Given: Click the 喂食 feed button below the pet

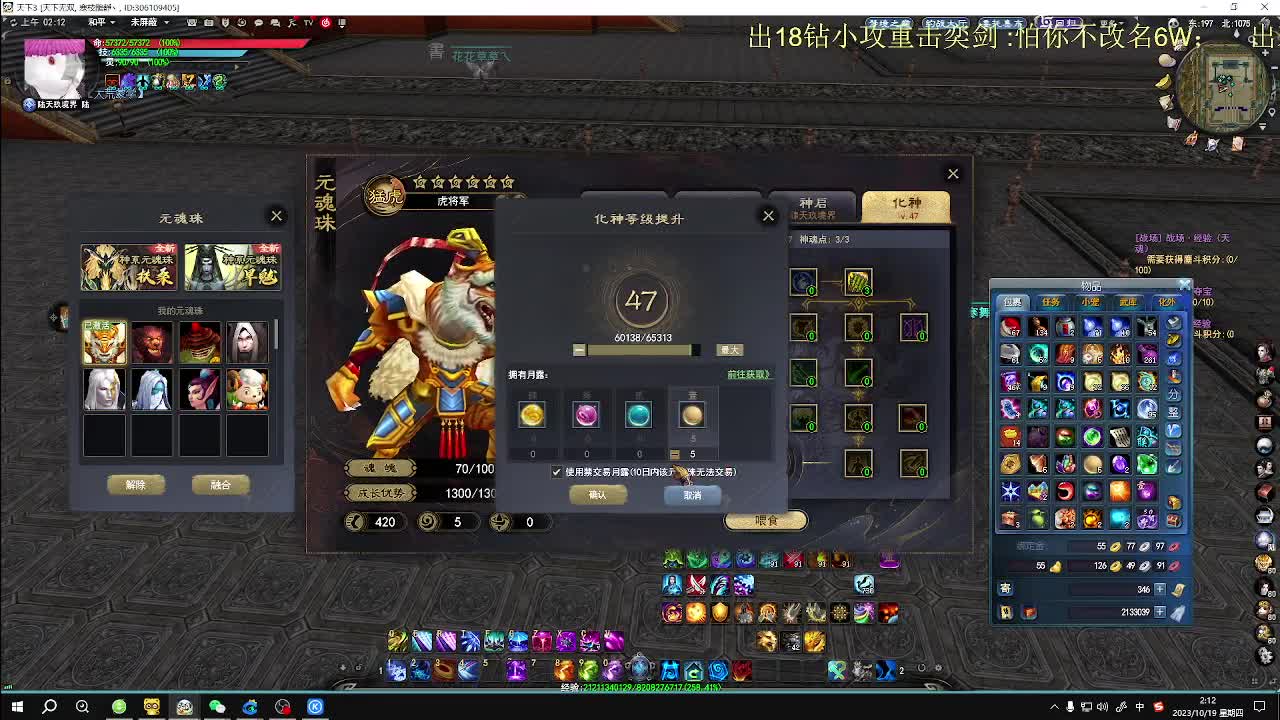Looking at the screenshot, I should pos(765,520).
